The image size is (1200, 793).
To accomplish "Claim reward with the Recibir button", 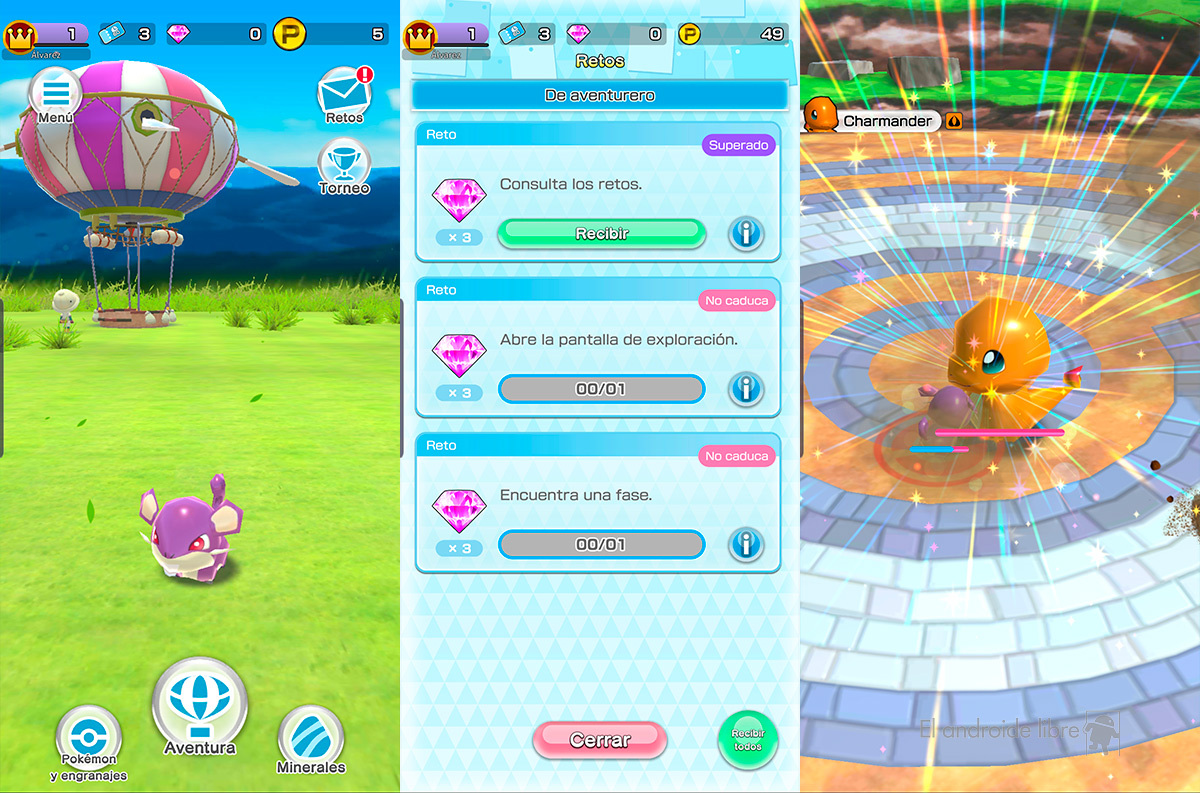I will click(601, 233).
